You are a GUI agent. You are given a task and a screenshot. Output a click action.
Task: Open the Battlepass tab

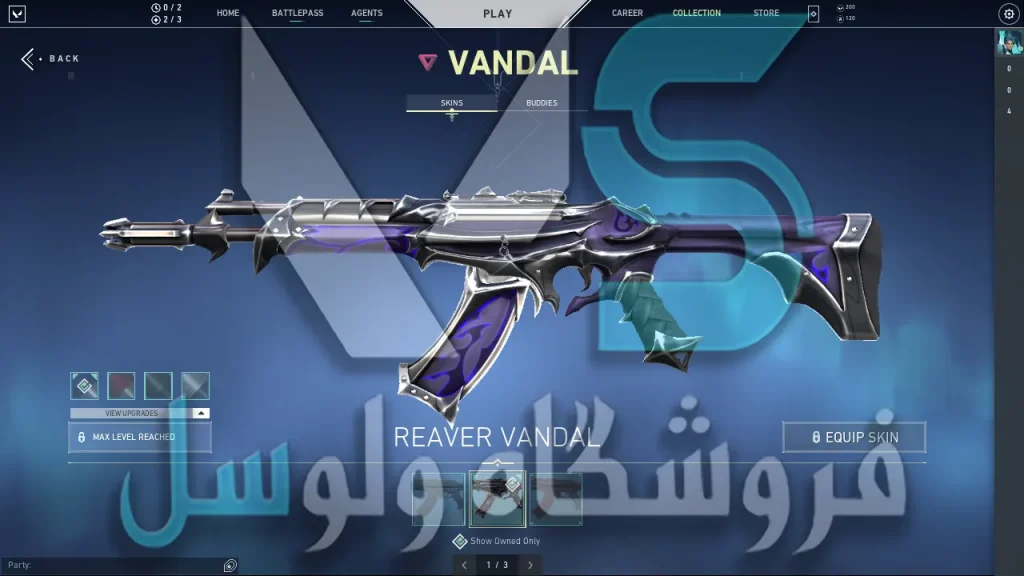tap(297, 14)
